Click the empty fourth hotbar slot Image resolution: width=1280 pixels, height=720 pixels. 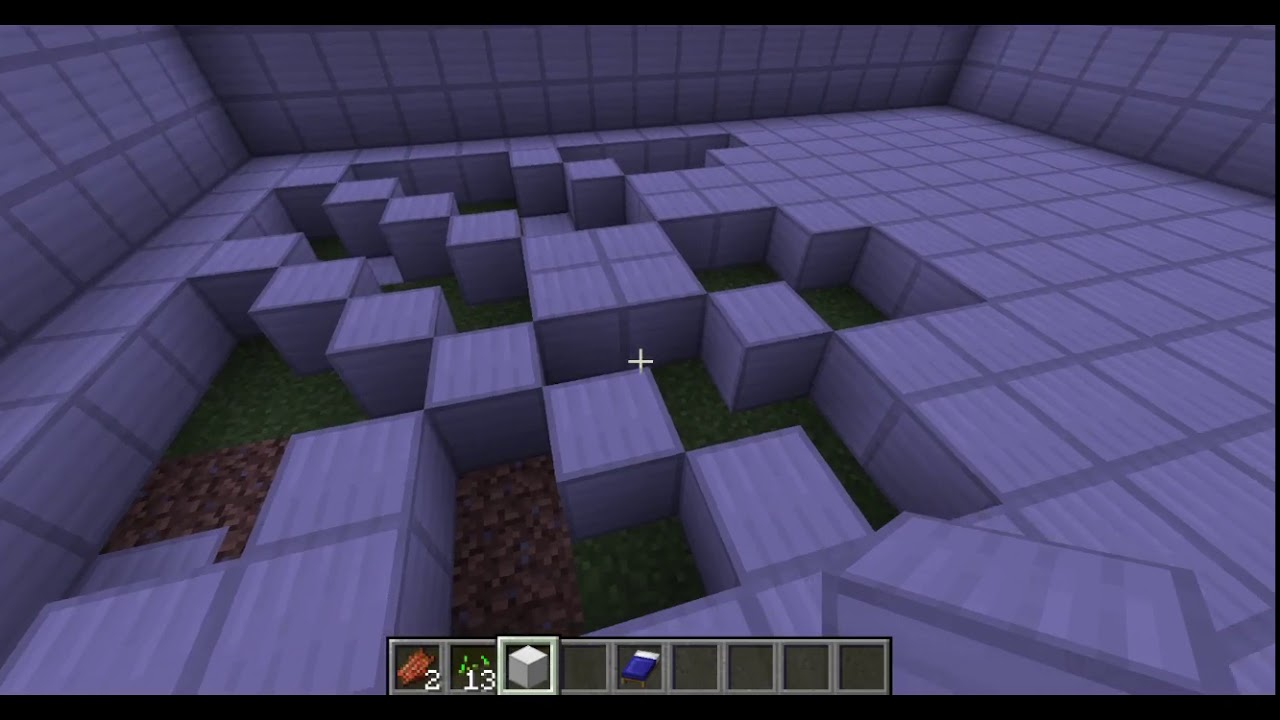pos(583,663)
